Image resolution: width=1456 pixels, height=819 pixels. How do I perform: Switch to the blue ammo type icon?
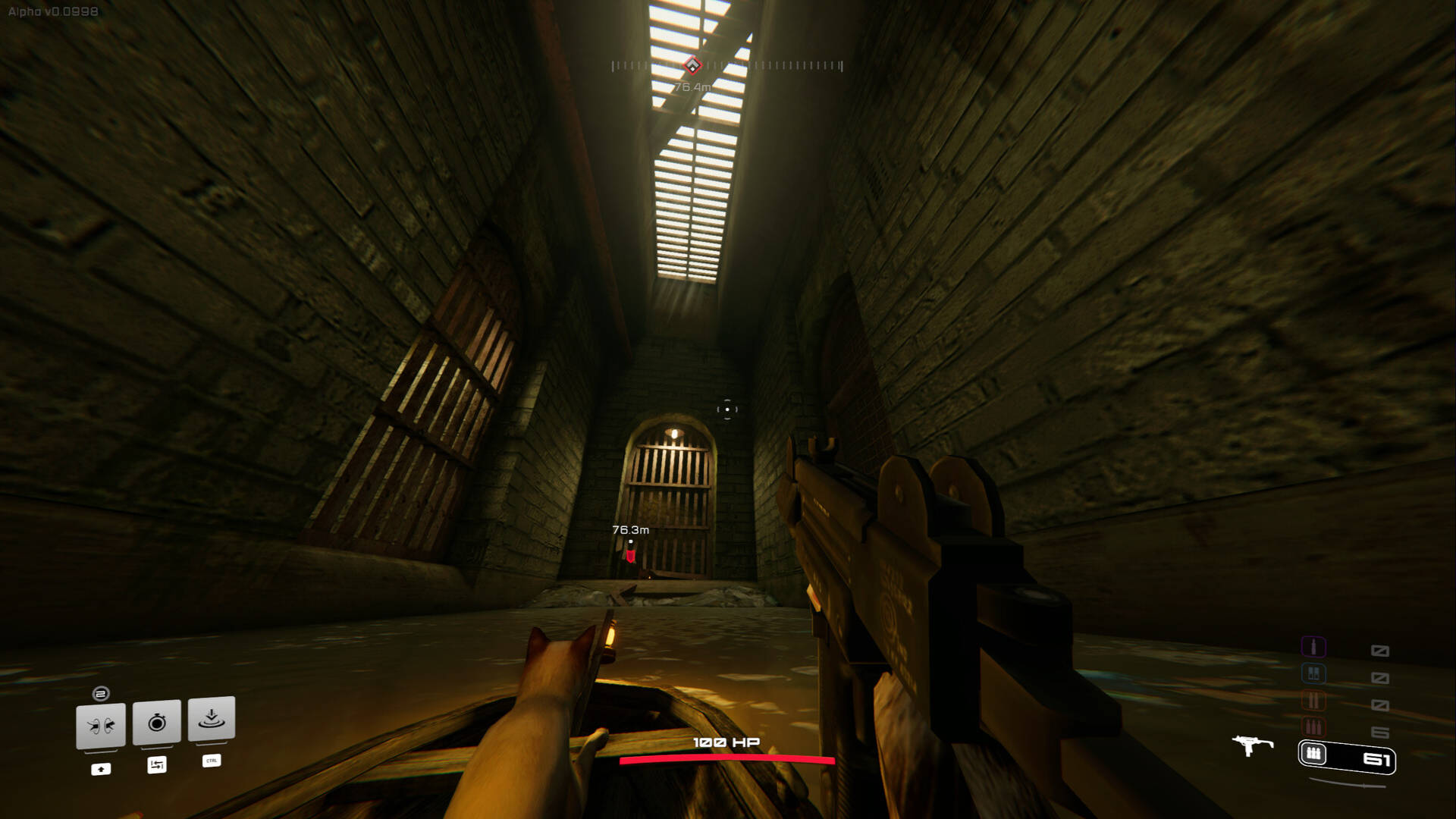[1313, 673]
